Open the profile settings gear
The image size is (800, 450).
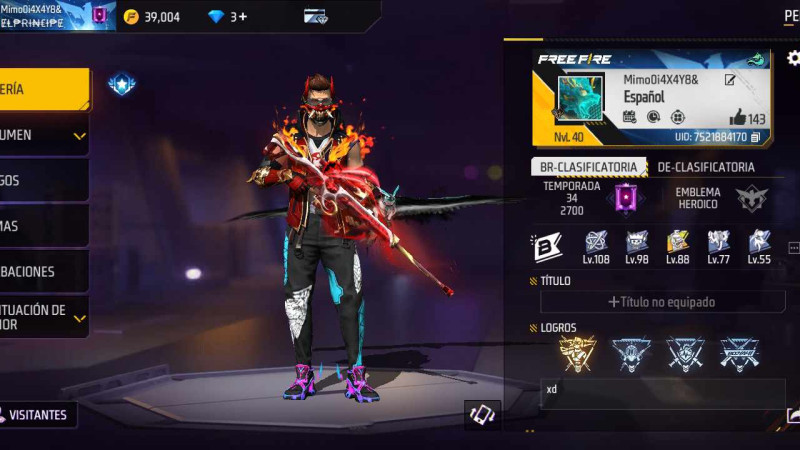click(x=793, y=59)
